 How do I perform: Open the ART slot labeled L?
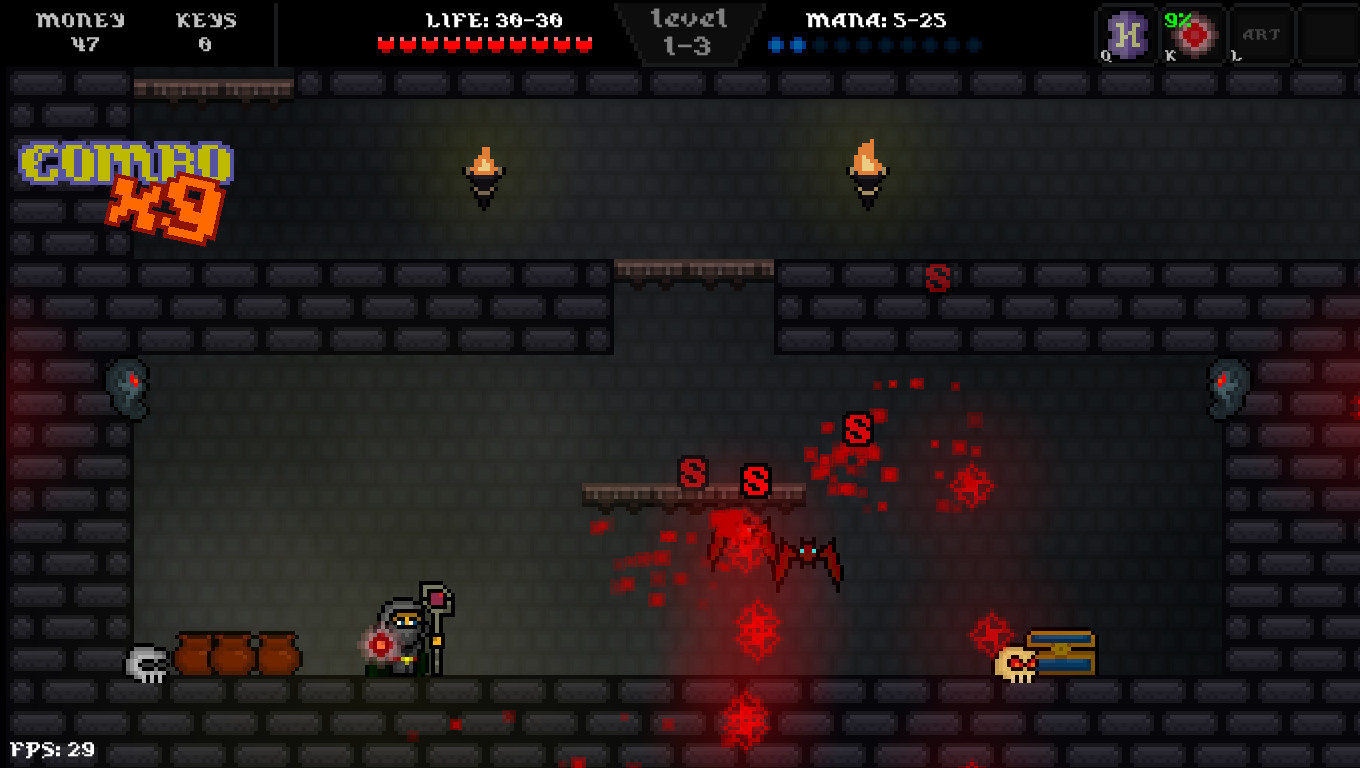point(1259,34)
